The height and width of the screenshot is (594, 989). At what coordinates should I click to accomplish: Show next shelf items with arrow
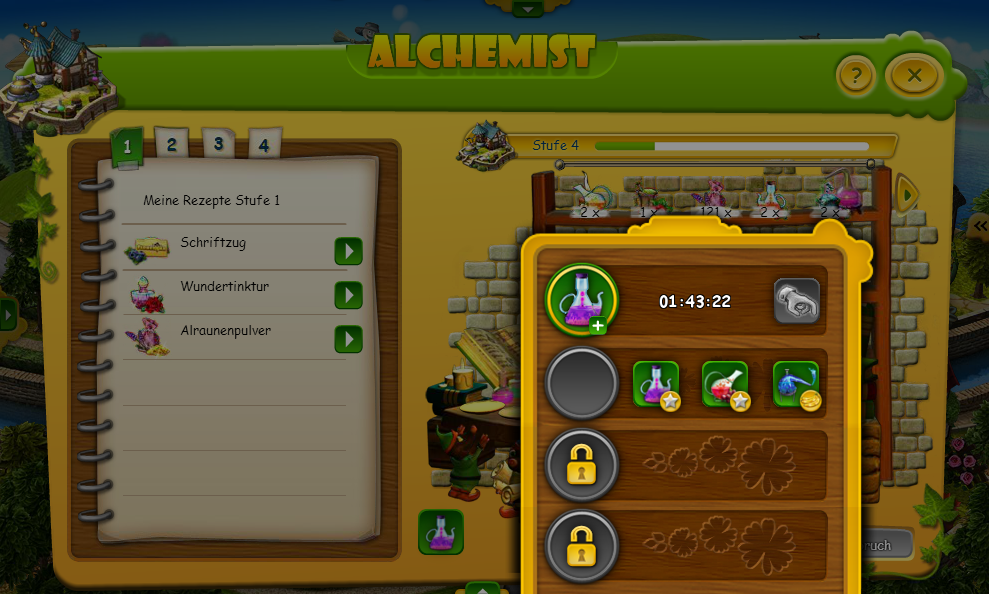[906, 193]
